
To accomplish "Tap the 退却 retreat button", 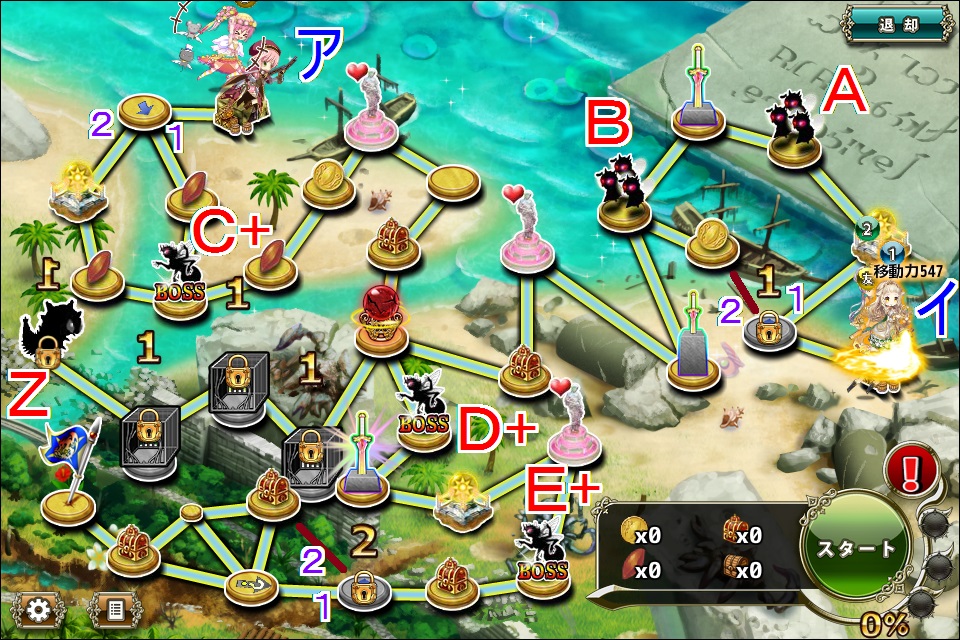I will [896, 22].
